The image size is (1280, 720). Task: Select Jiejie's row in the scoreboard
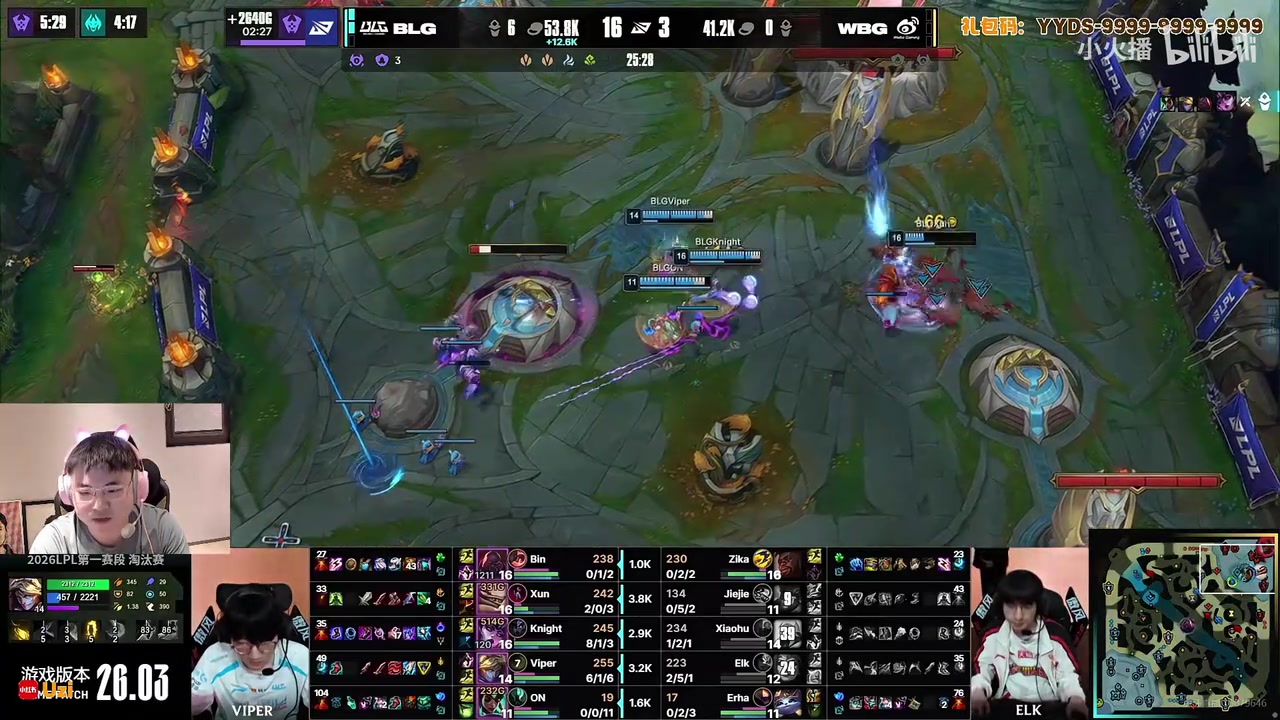[x=740, y=597]
